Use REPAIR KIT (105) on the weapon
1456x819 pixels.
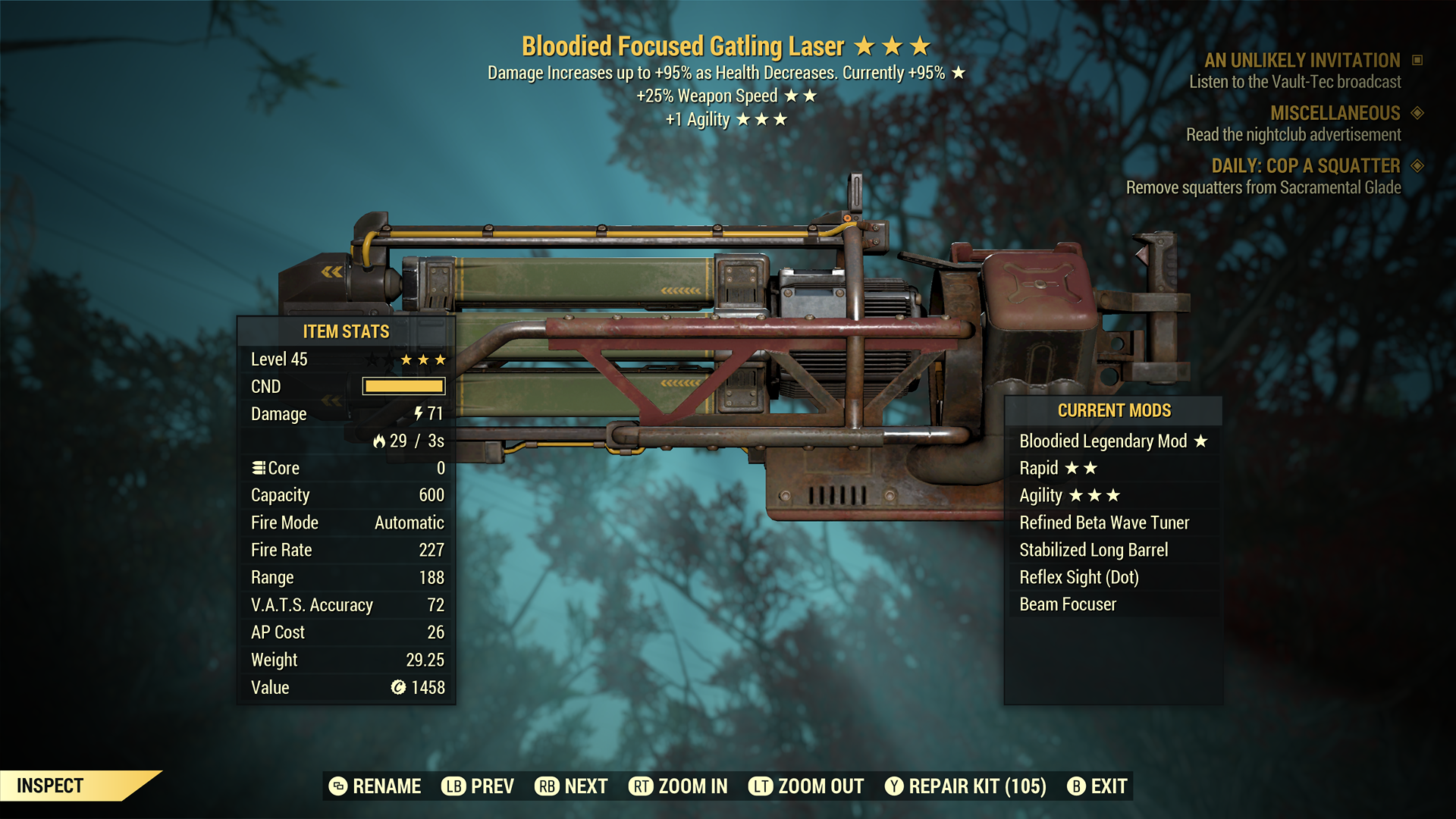click(965, 786)
